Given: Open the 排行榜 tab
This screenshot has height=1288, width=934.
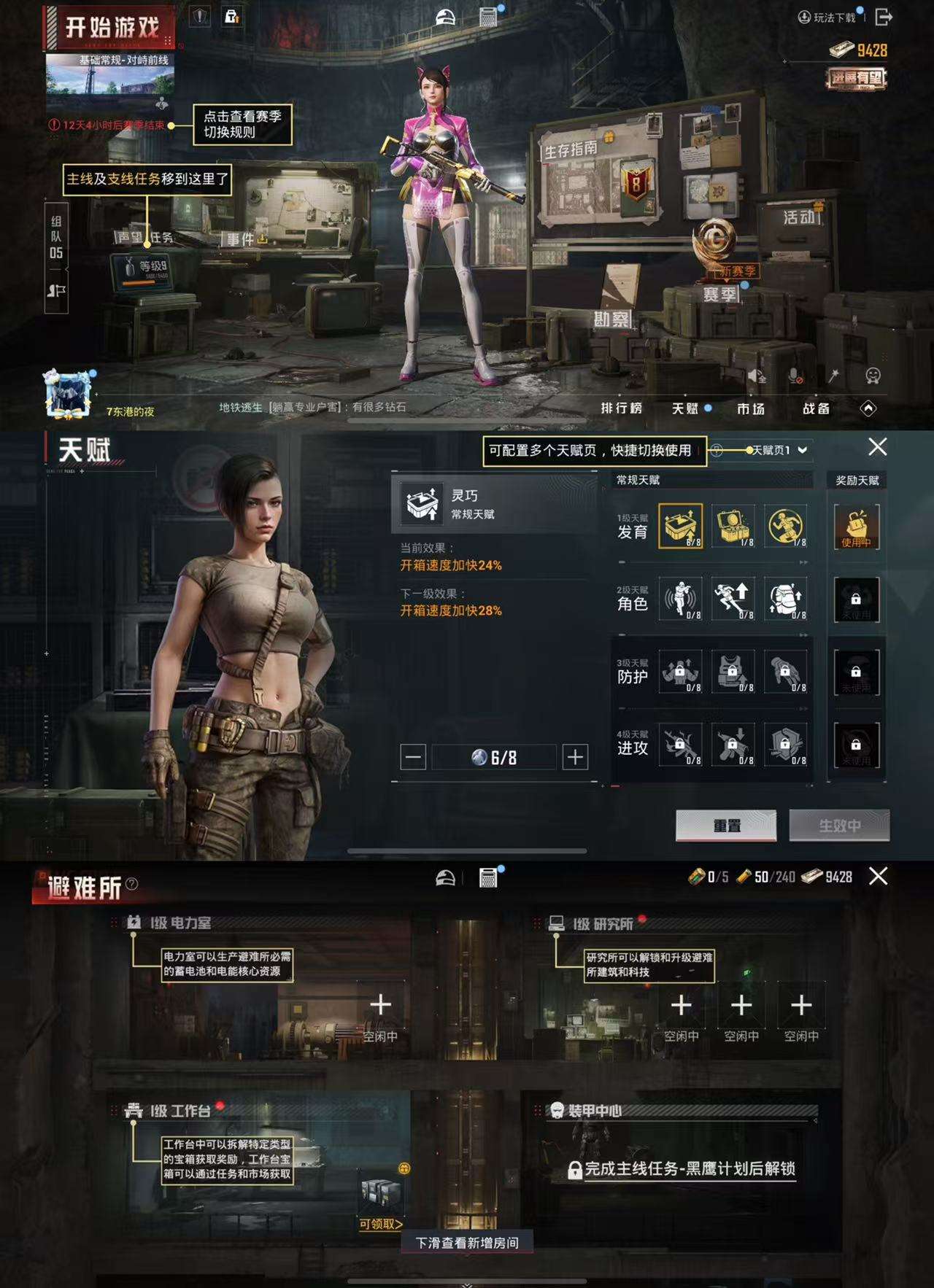Looking at the screenshot, I should (x=622, y=409).
